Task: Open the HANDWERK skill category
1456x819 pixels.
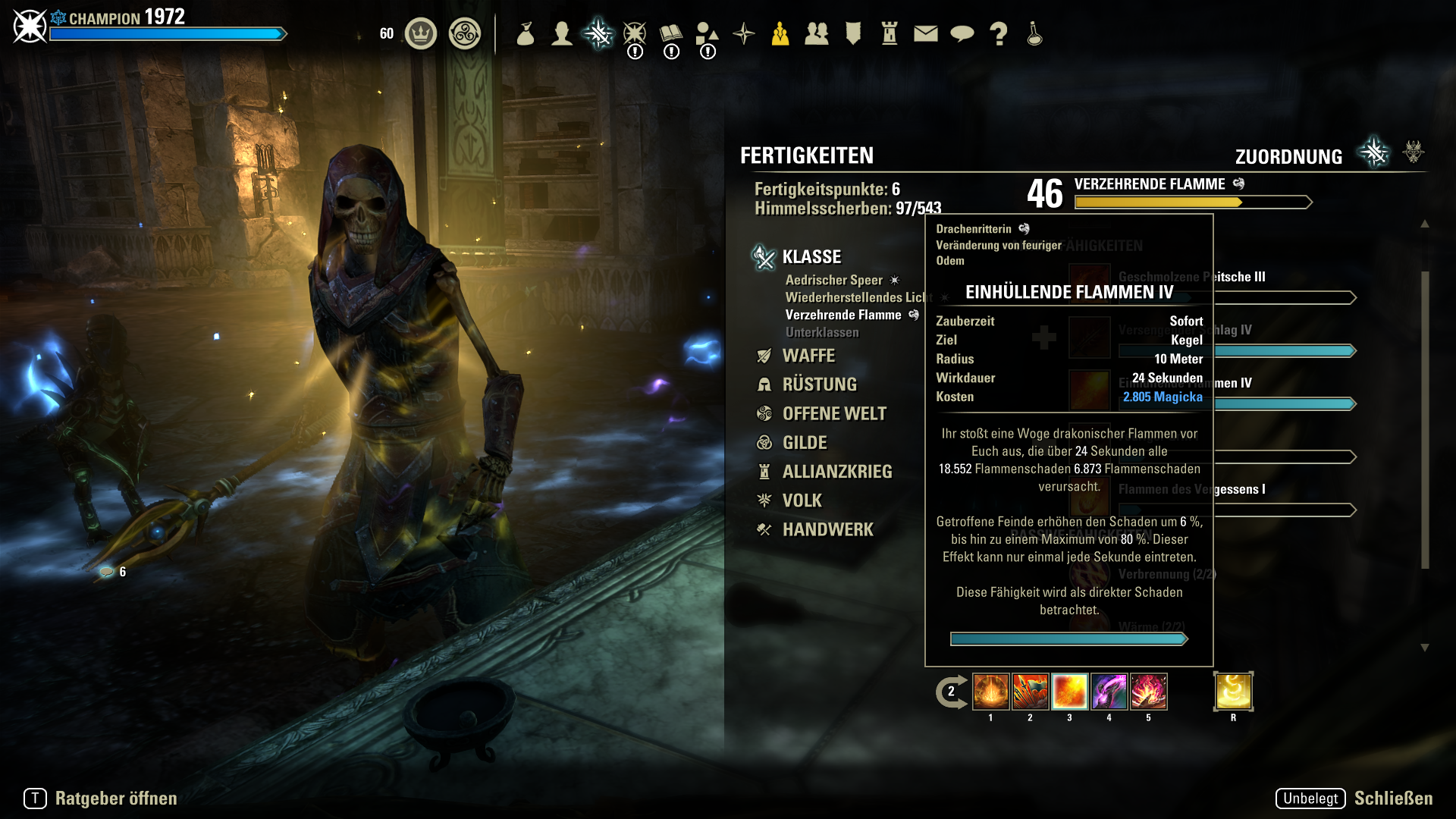Action: pos(827,529)
